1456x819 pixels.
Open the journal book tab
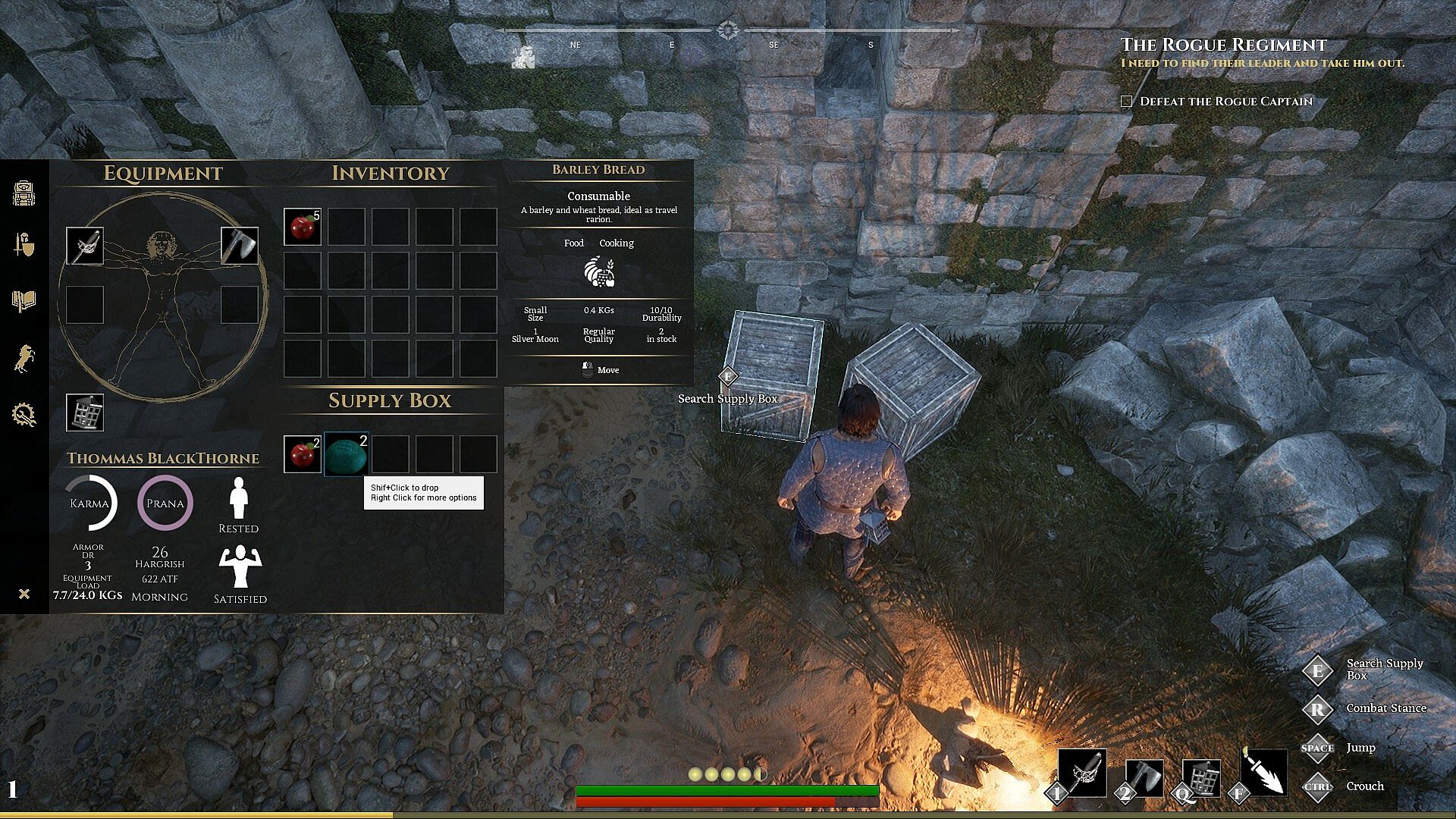(x=24, y=301)
